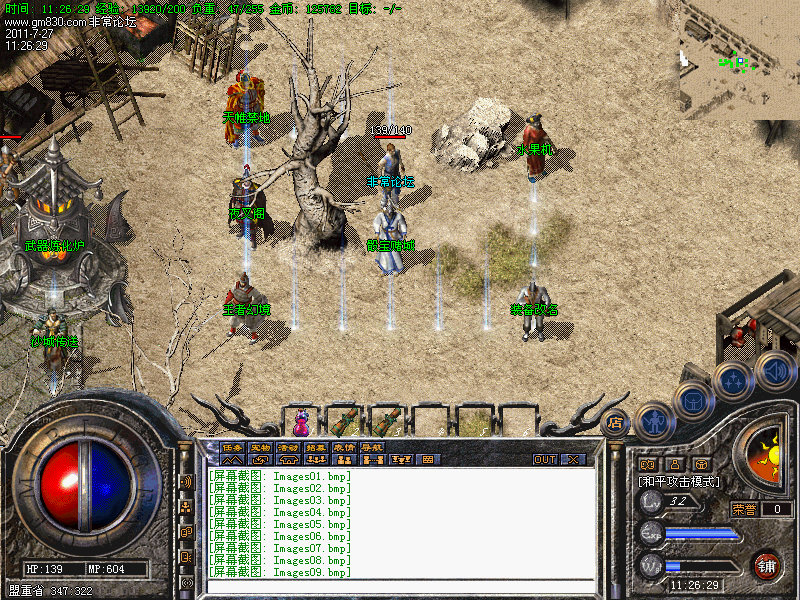Open the 宠物 pet tab
This screenshot has height=600, width=800.
(260, 447)
